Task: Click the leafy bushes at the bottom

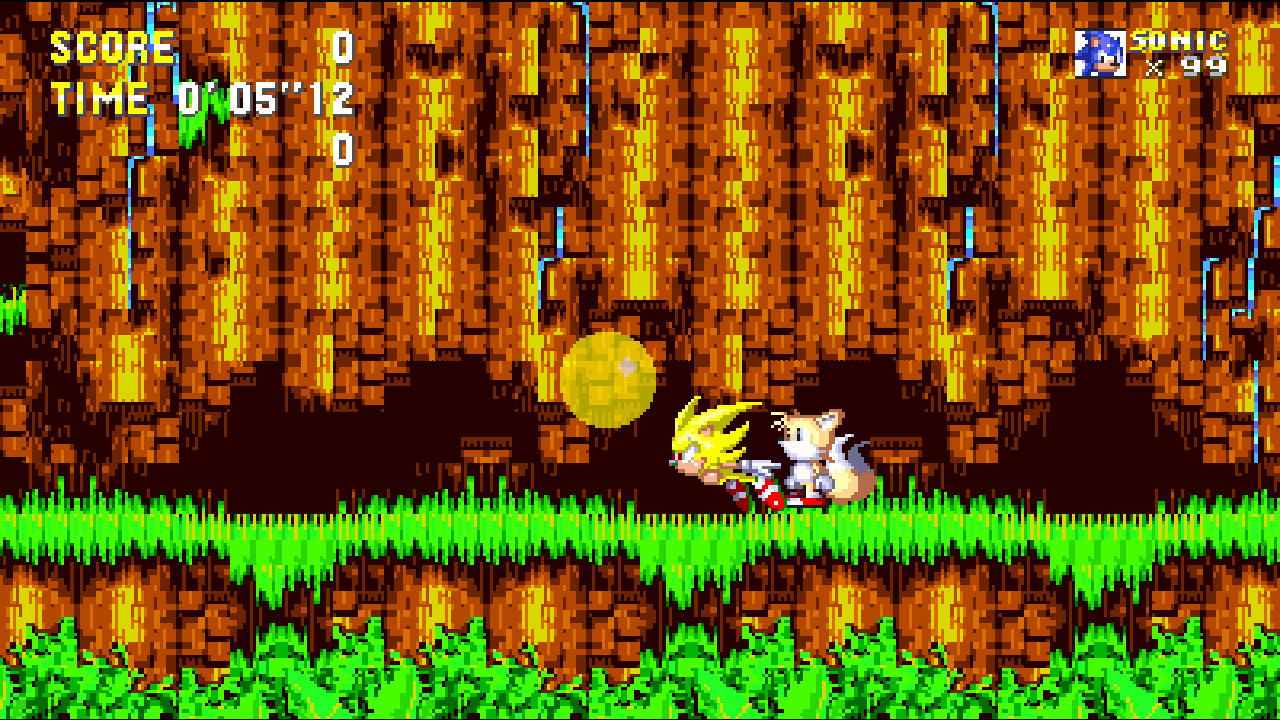Action: tap(640, 680)
